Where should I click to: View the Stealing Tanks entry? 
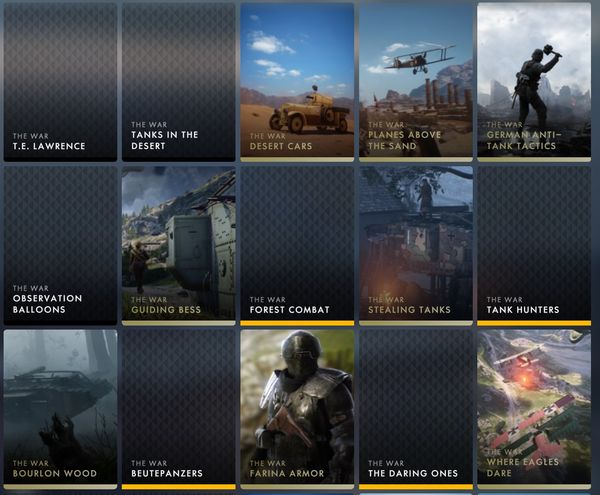click(415, 245)
